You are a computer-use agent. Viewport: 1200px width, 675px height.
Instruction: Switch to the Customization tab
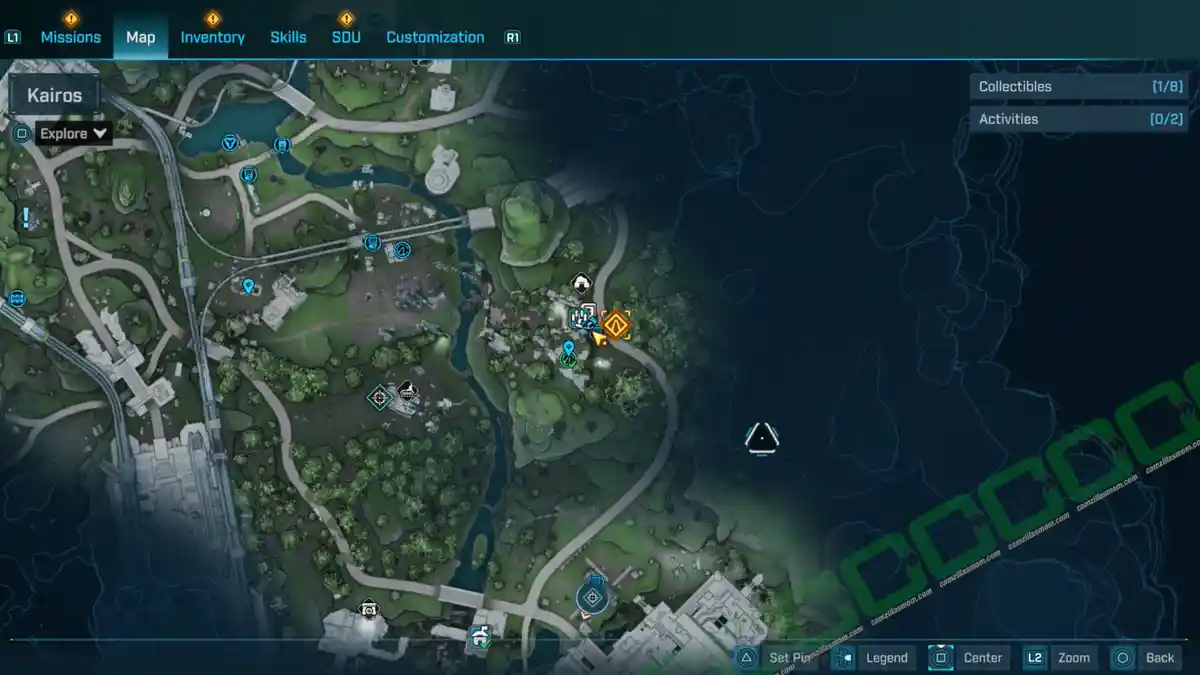click(x=435, y=37)
